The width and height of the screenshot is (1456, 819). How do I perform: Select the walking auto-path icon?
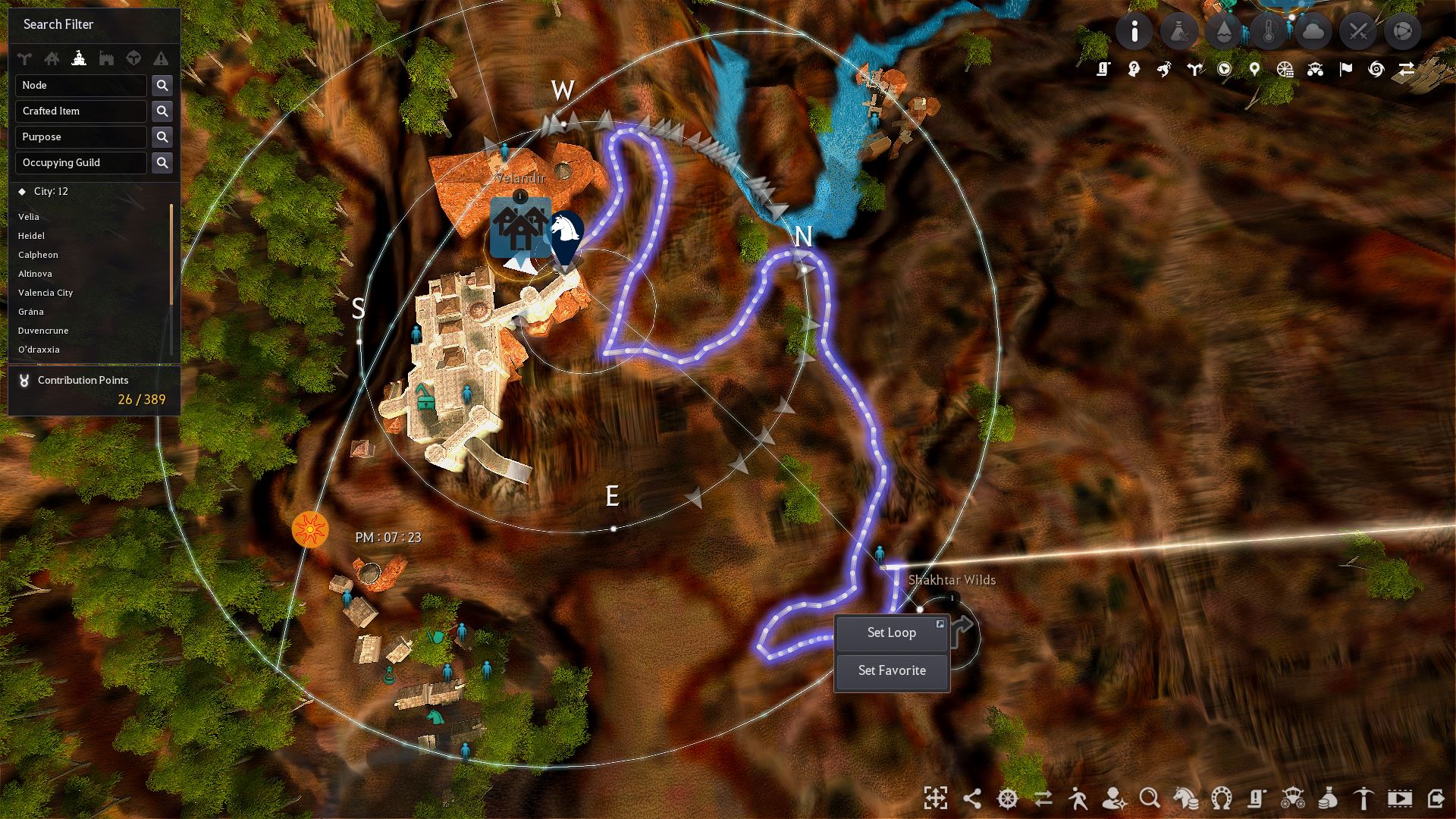pyautogui.click(x=1078, y=799)
